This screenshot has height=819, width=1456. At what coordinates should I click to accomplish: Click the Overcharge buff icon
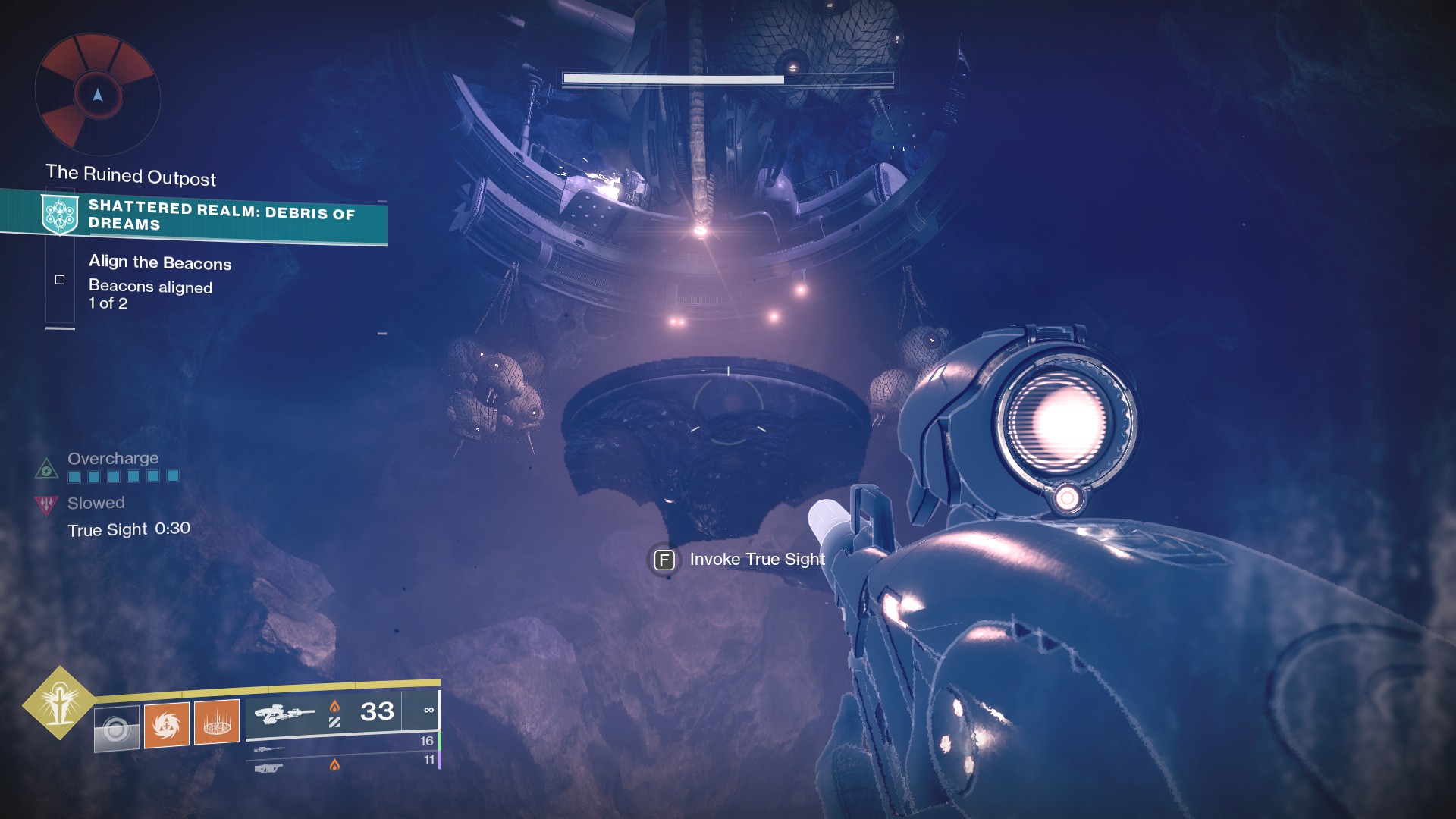[46, 469]
